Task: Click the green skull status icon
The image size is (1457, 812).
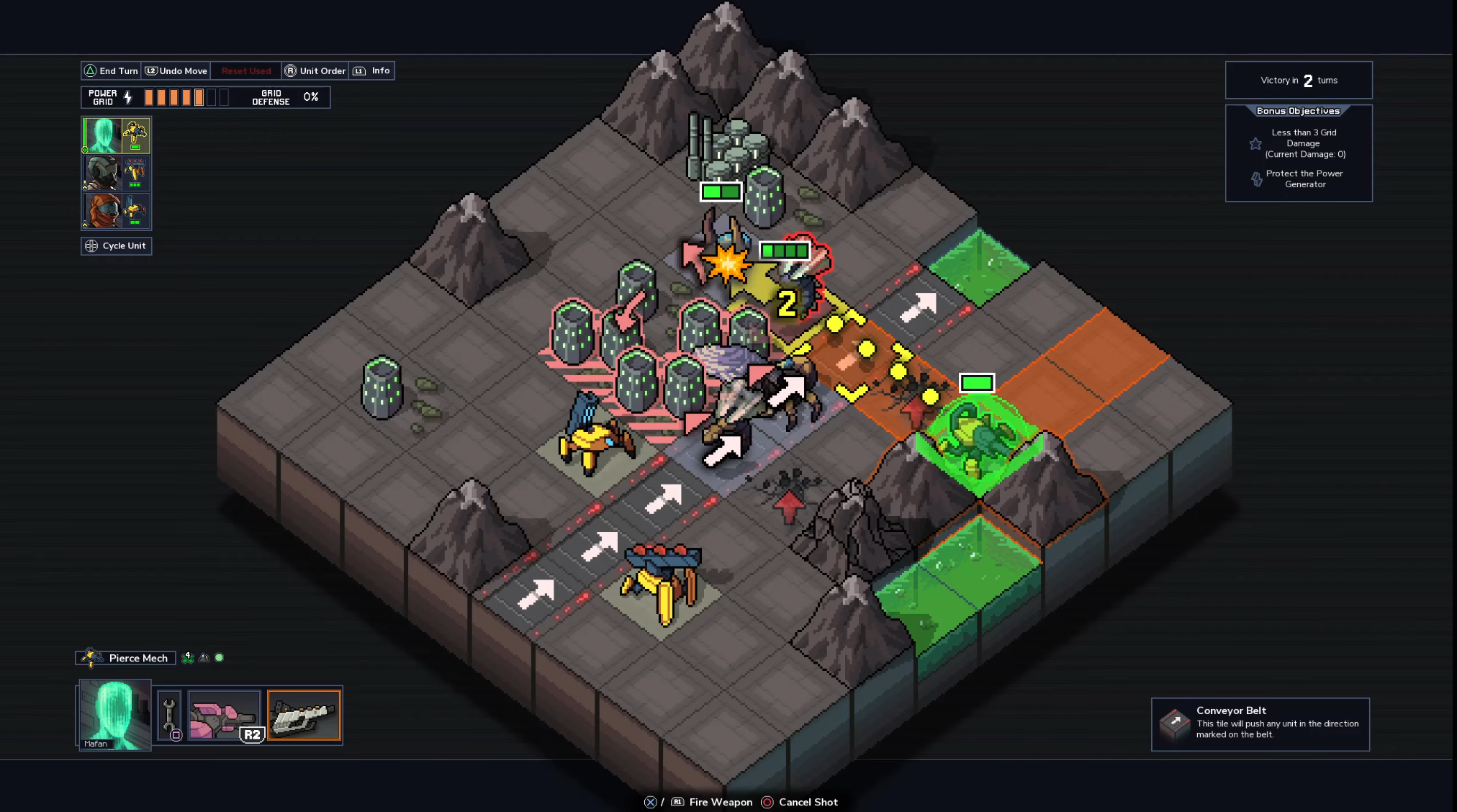Action: click(x=188, y=657)
